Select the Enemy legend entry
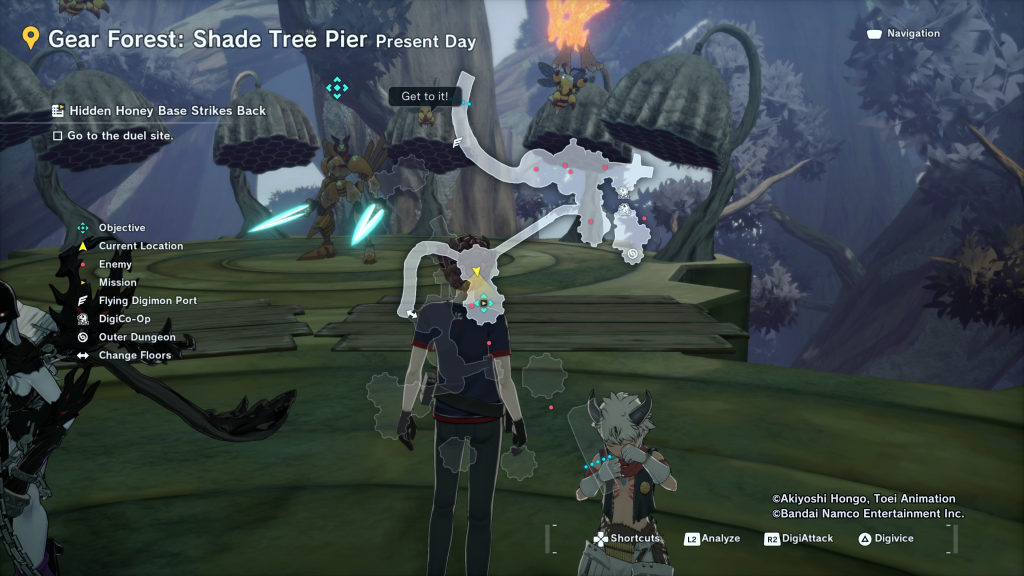 (115, 264)
